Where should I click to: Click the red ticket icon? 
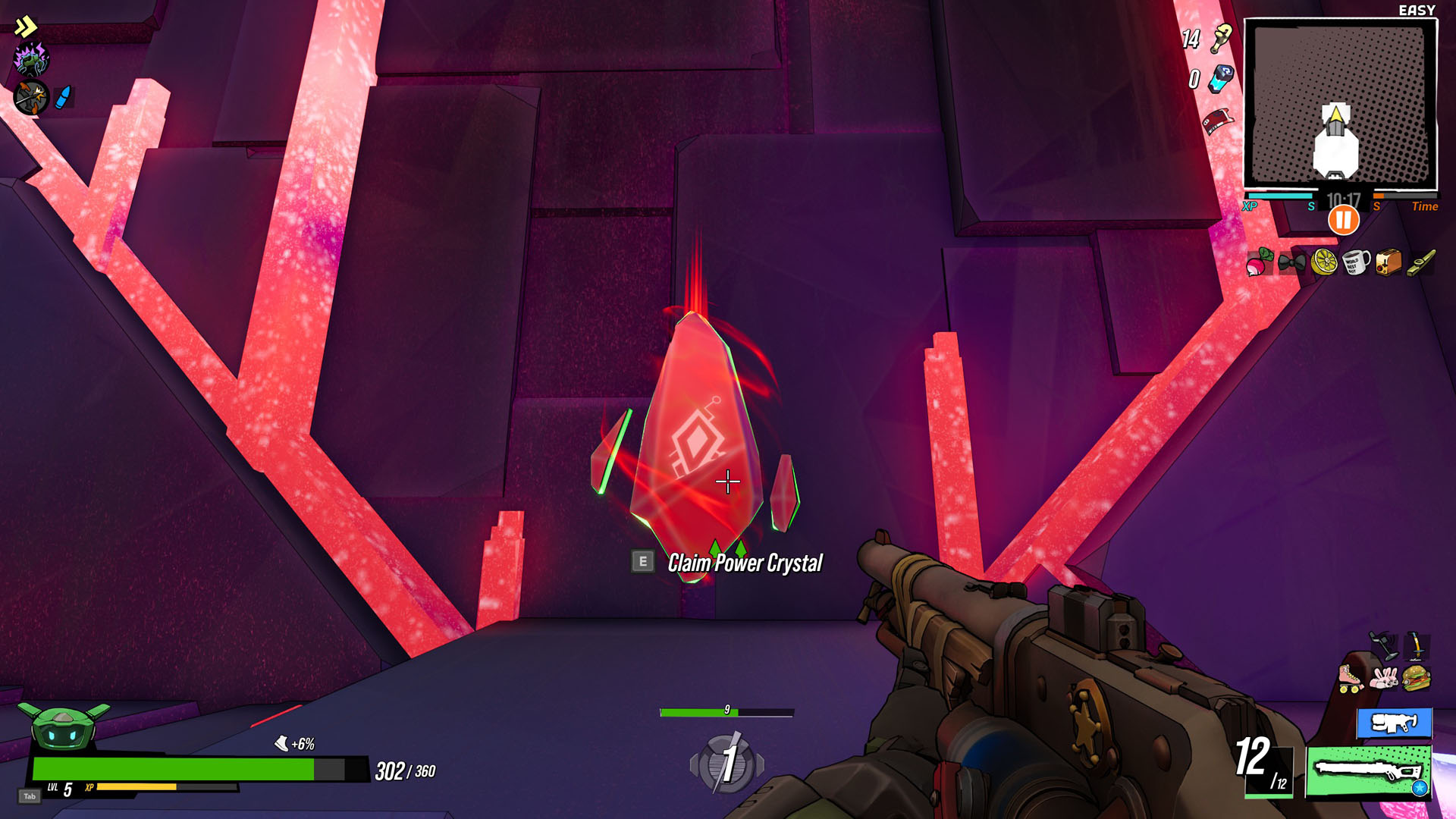point(1218,120)
